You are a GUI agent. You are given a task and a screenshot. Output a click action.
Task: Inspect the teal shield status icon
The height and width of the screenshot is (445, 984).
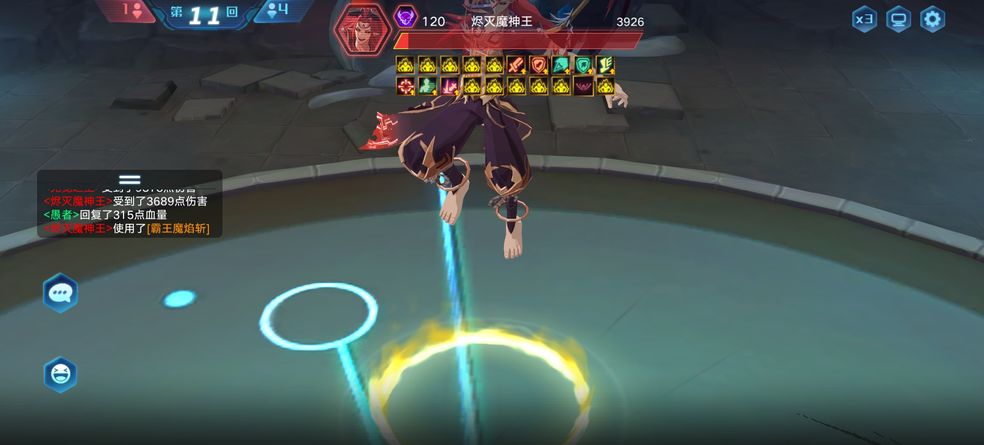click(x=582, y=65)
